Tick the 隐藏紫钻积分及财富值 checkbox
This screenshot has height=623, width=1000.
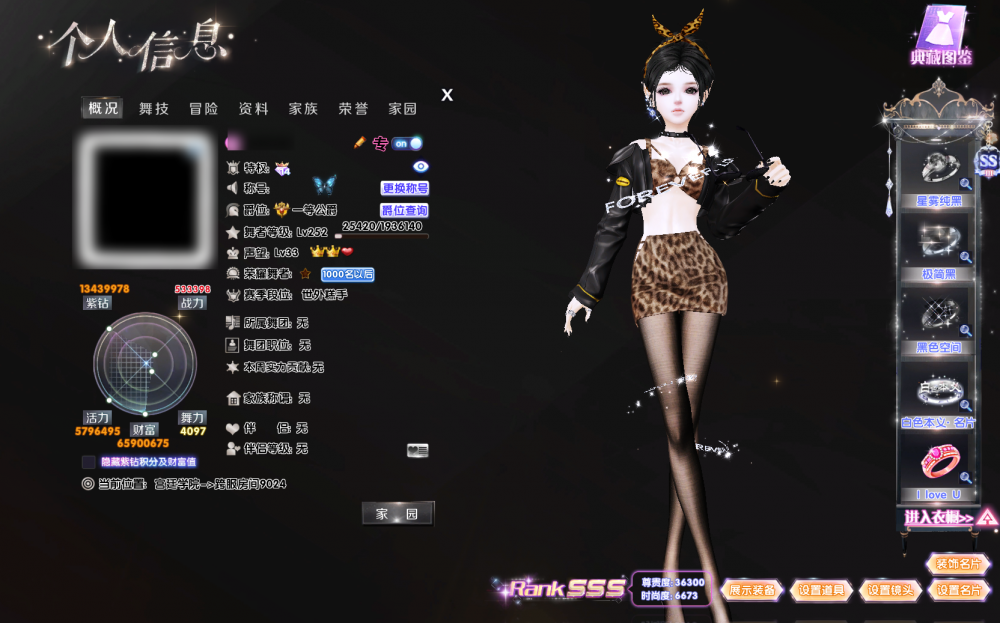[89, 462]
